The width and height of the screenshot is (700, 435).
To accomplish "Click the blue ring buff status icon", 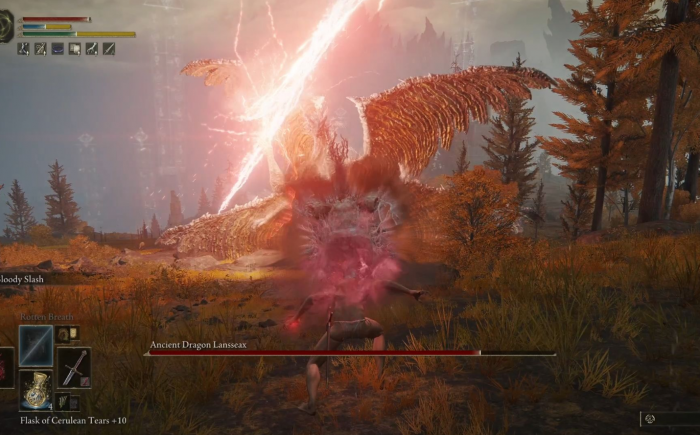I will coord(57,48).
